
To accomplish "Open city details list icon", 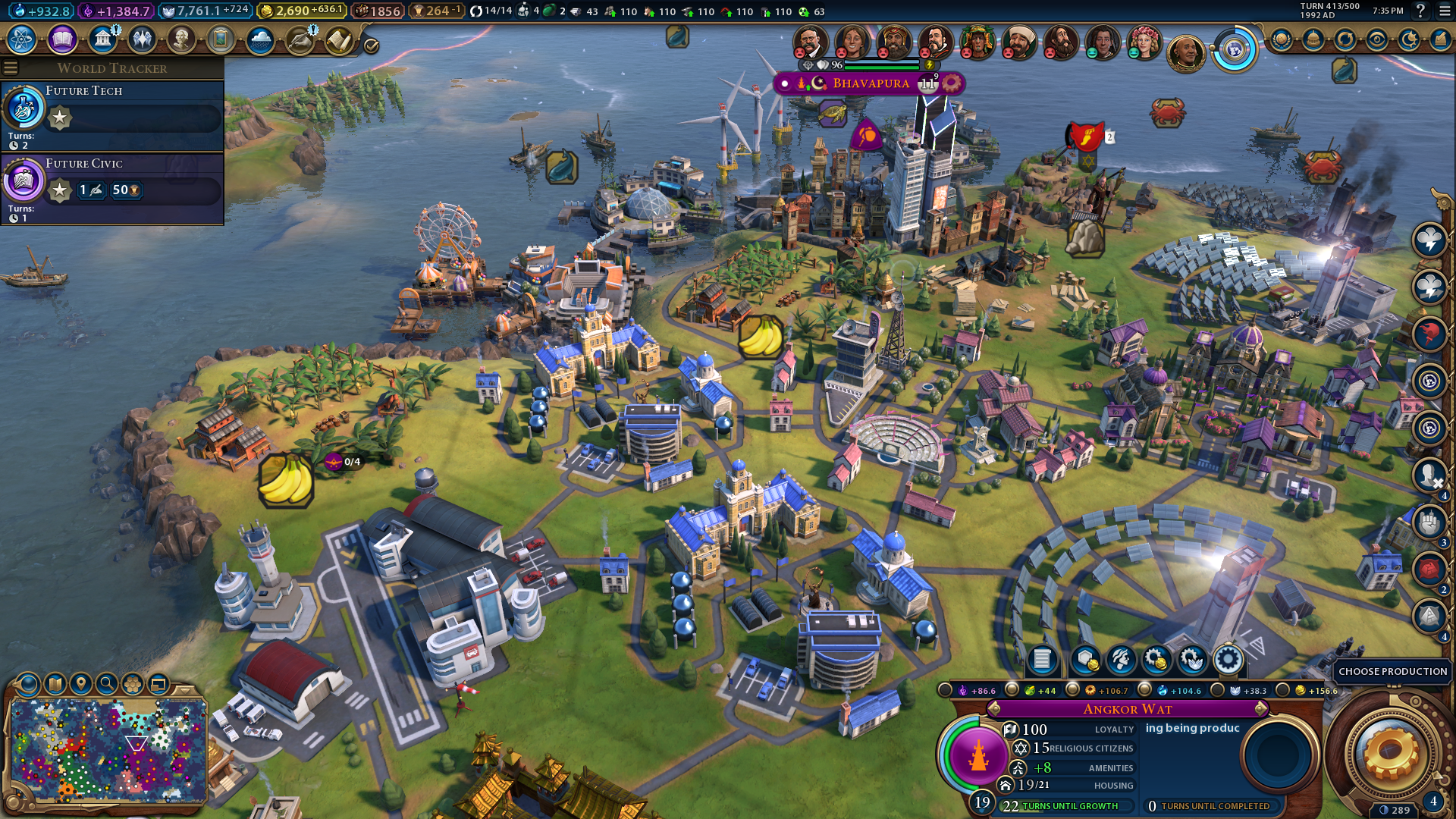I will click(1042, 660).
